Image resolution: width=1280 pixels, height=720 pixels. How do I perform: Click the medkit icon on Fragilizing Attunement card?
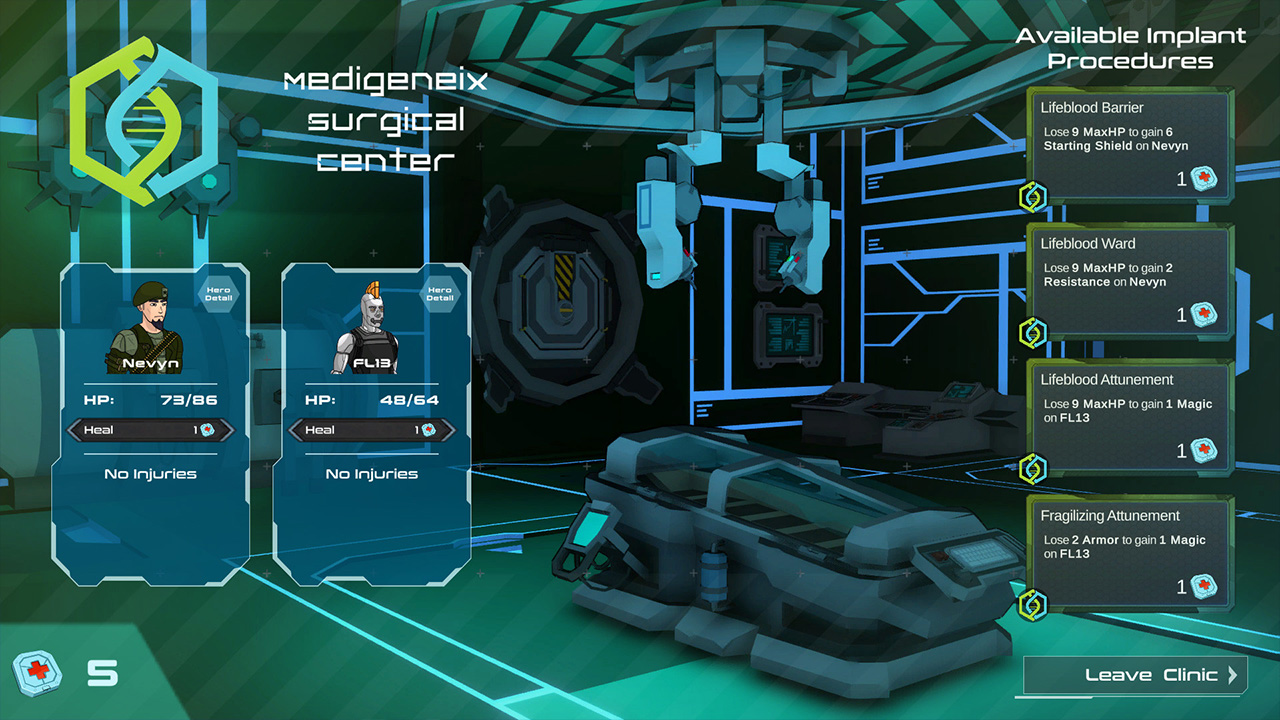point(1203,587)
